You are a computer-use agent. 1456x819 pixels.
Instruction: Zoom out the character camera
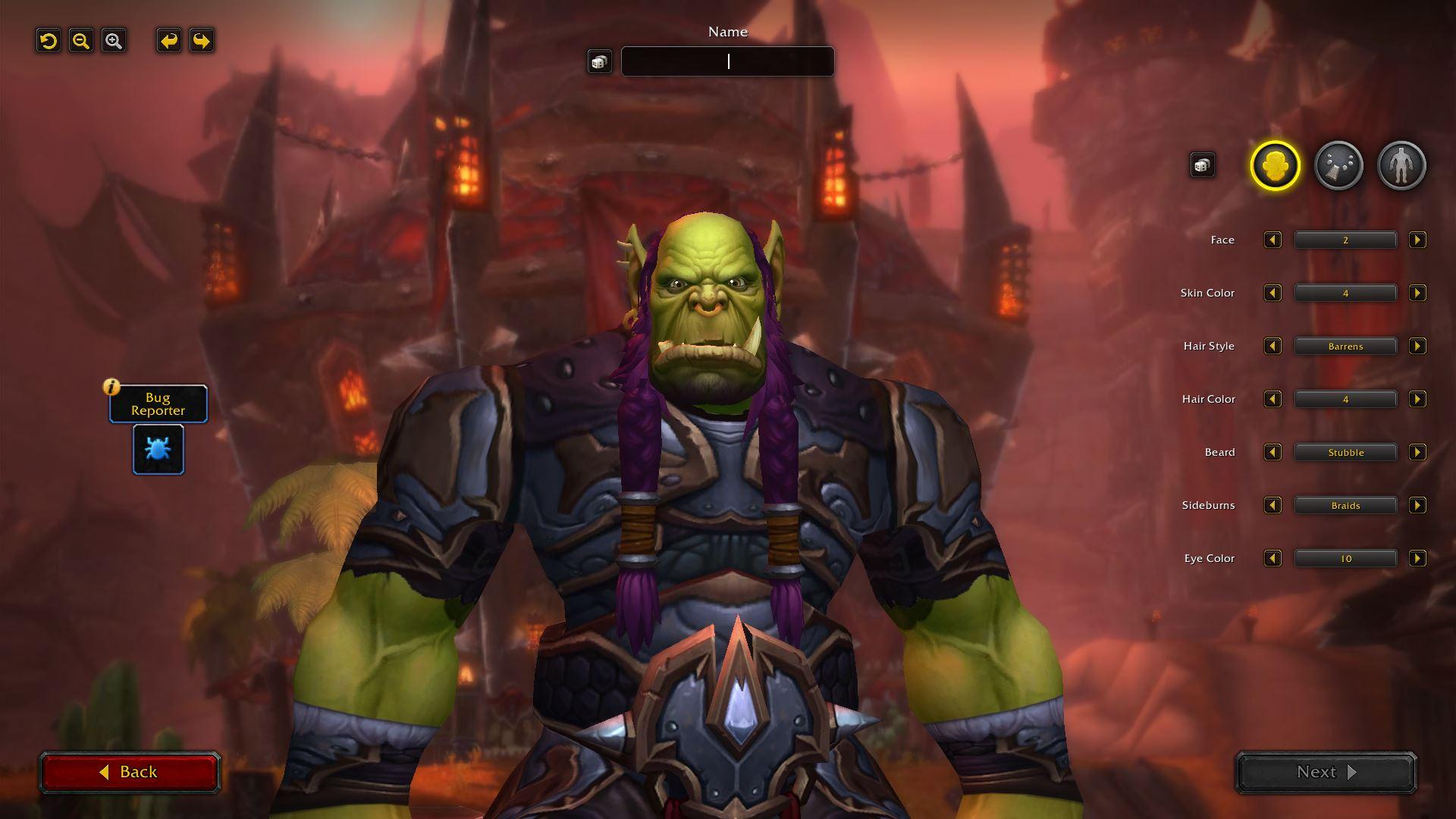(x=81, y=41)
